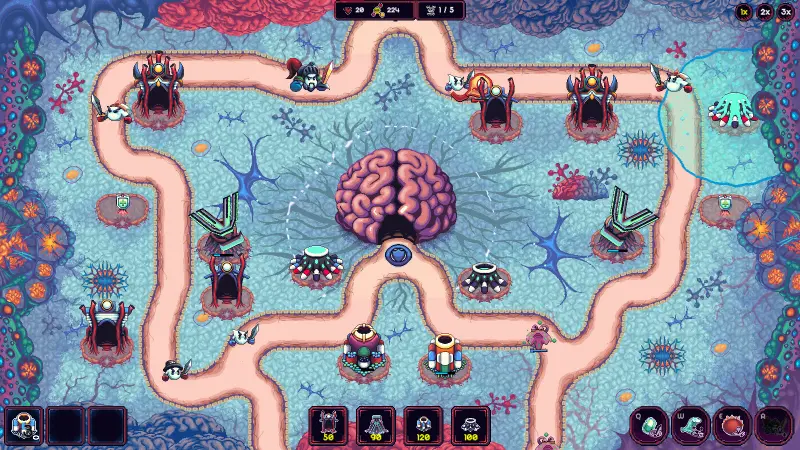Screen dimensions: 800x450
Task: Use the W creature ability
Action: [691, 427]
